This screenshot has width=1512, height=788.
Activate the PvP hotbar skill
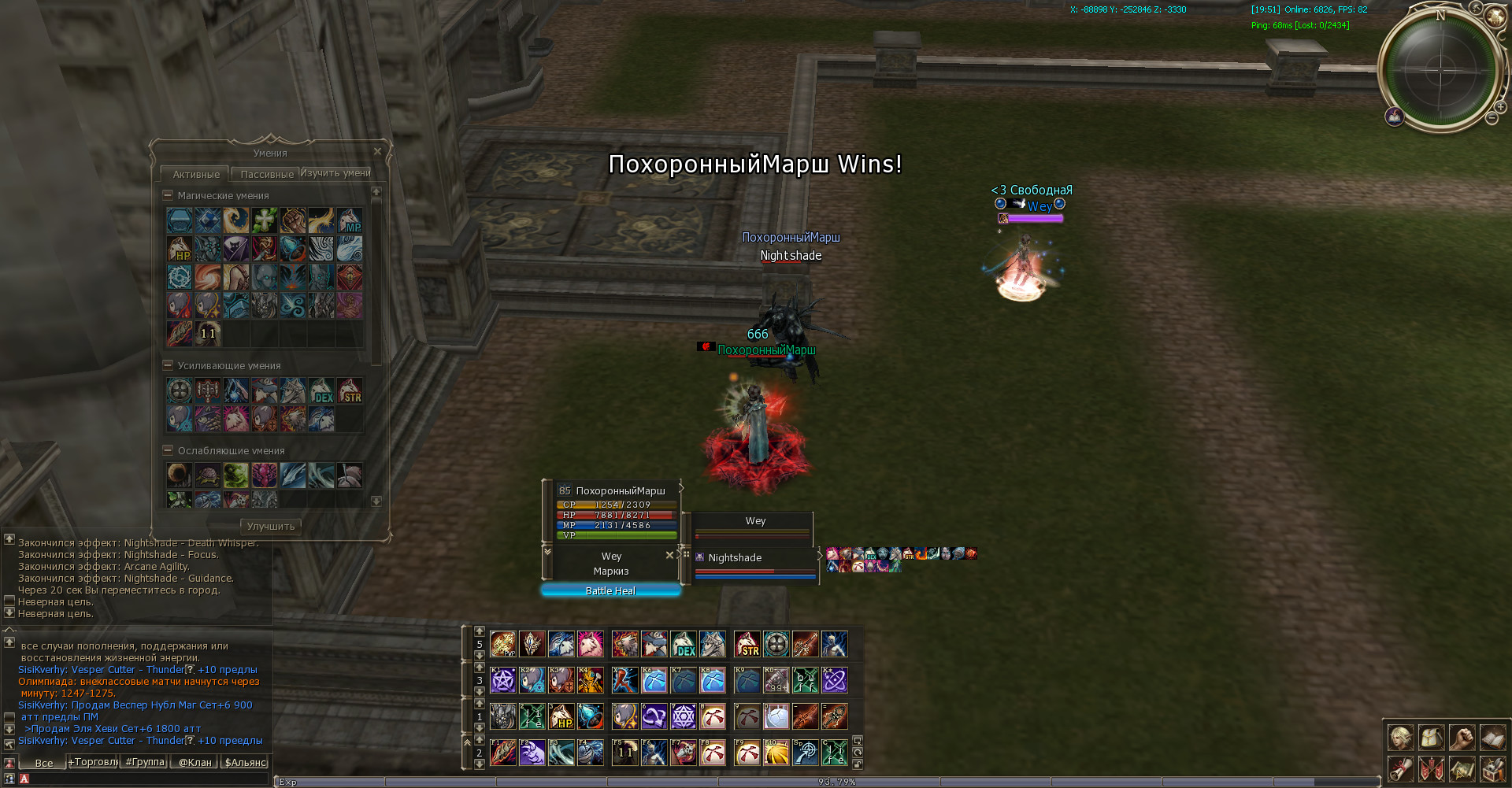point(503,644)
